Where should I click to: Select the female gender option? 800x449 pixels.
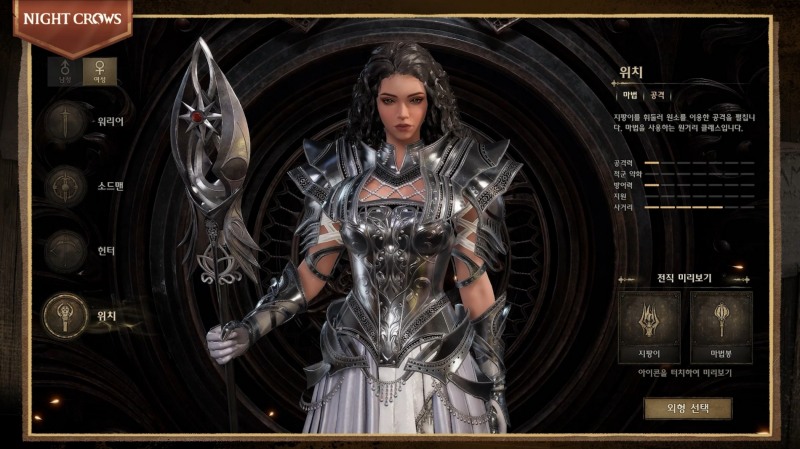(100, 71)
